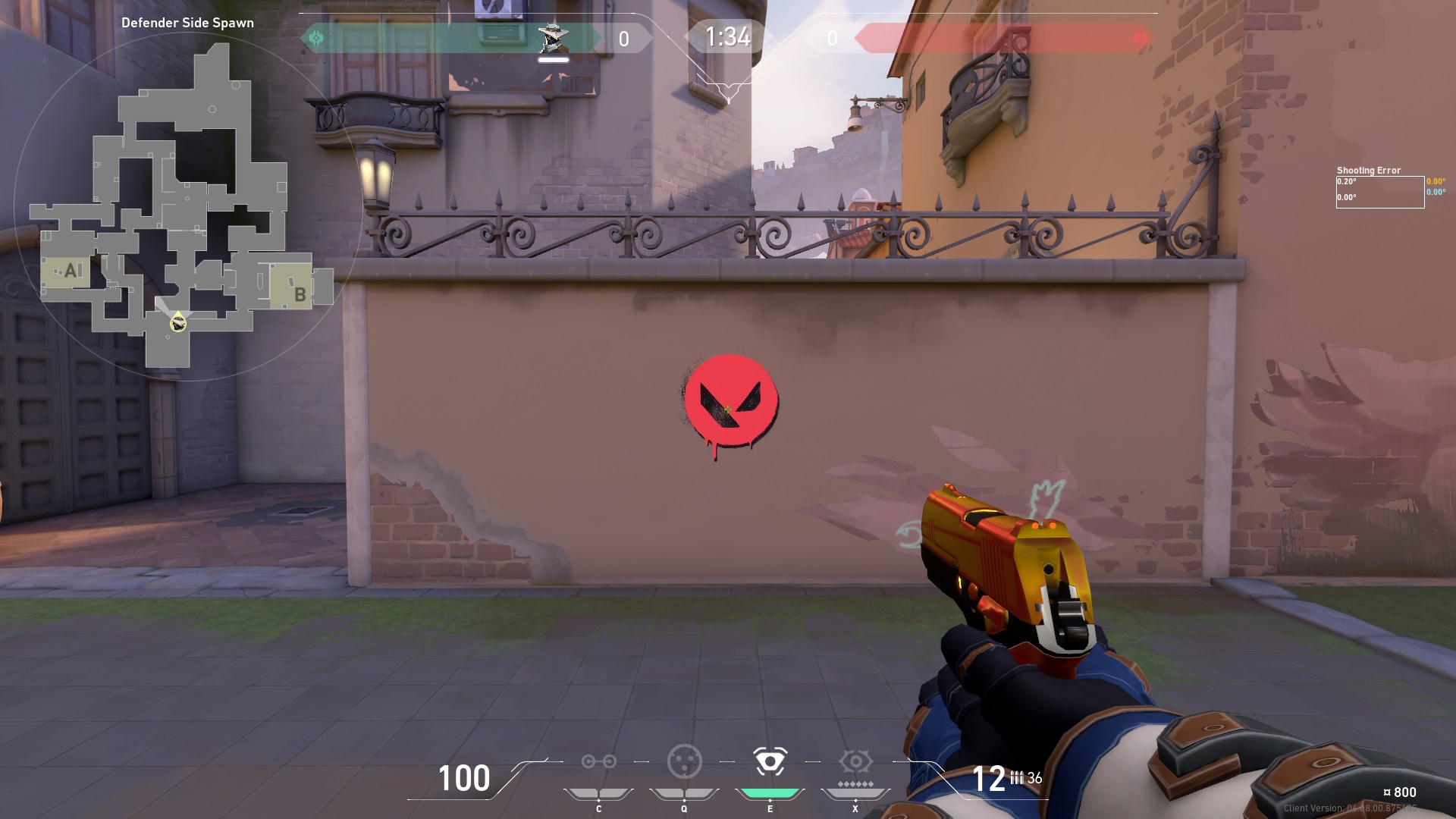1456x819 pixels.
Task: Click the red attacker team emblem
Action: coord(1139,36)
